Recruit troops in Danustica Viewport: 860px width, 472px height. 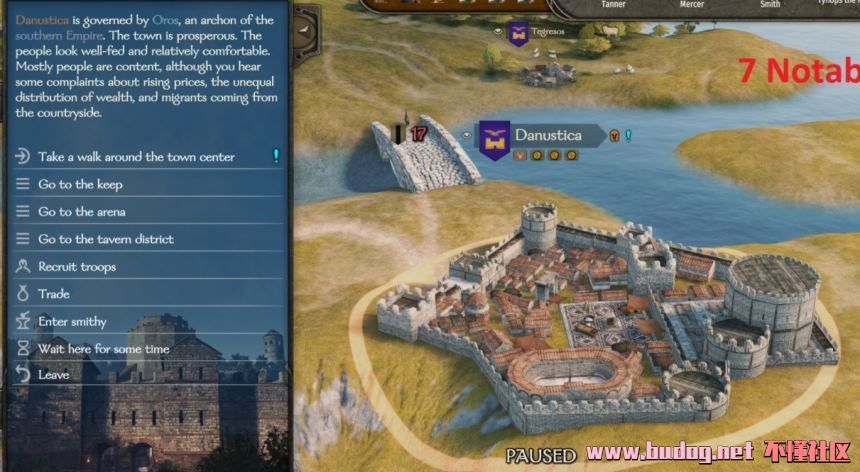click(x=77, y=267)
